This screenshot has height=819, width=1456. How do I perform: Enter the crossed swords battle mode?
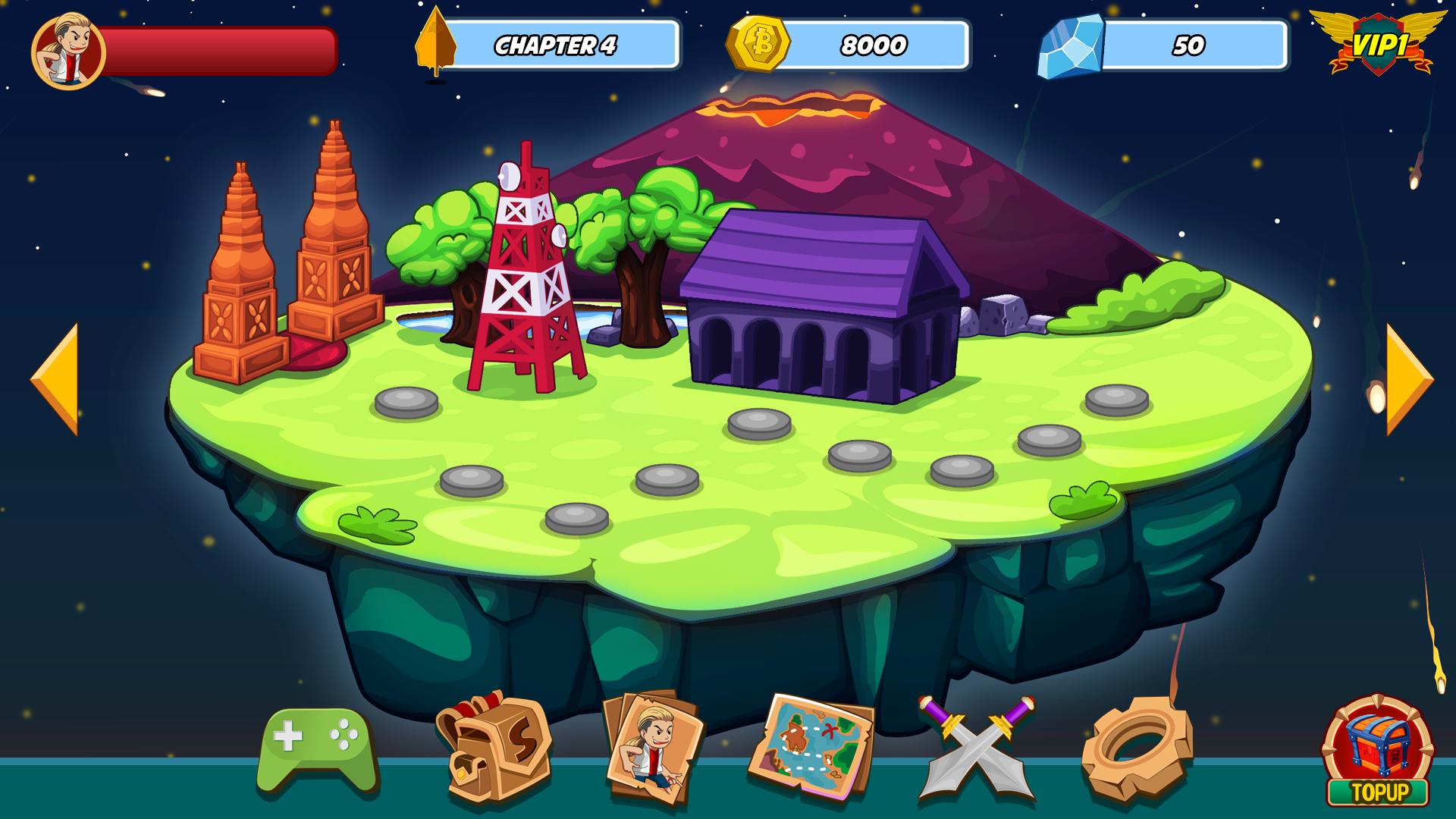coord(977,747)
